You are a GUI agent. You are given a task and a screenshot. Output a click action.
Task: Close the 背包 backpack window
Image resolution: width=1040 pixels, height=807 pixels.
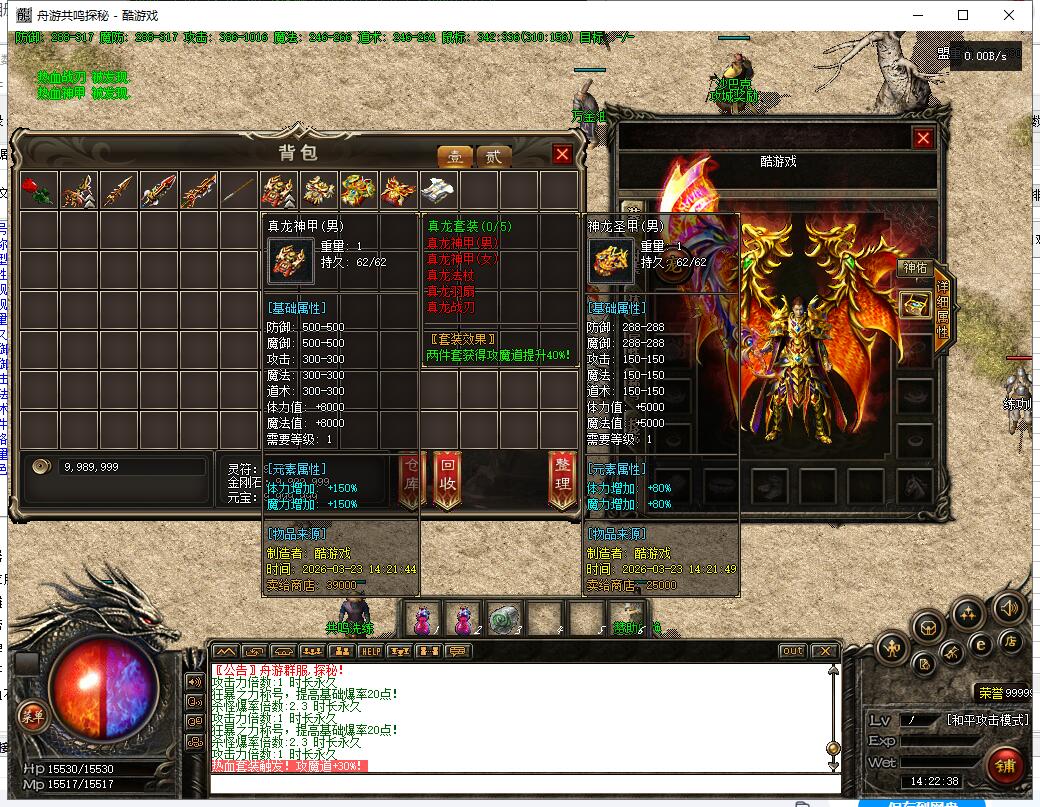(562, 154)
